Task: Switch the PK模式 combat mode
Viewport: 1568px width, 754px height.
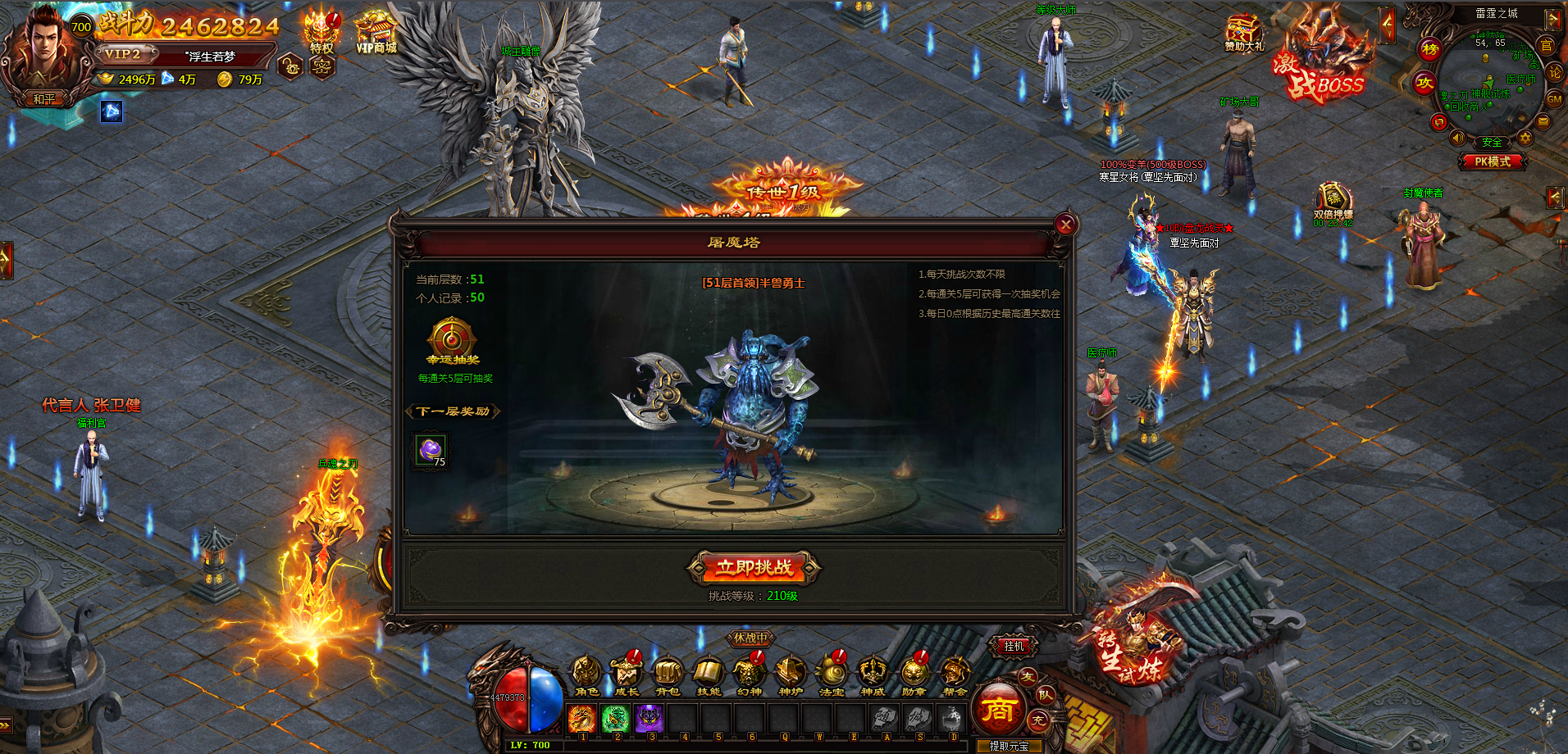Action: point(1492,161)
